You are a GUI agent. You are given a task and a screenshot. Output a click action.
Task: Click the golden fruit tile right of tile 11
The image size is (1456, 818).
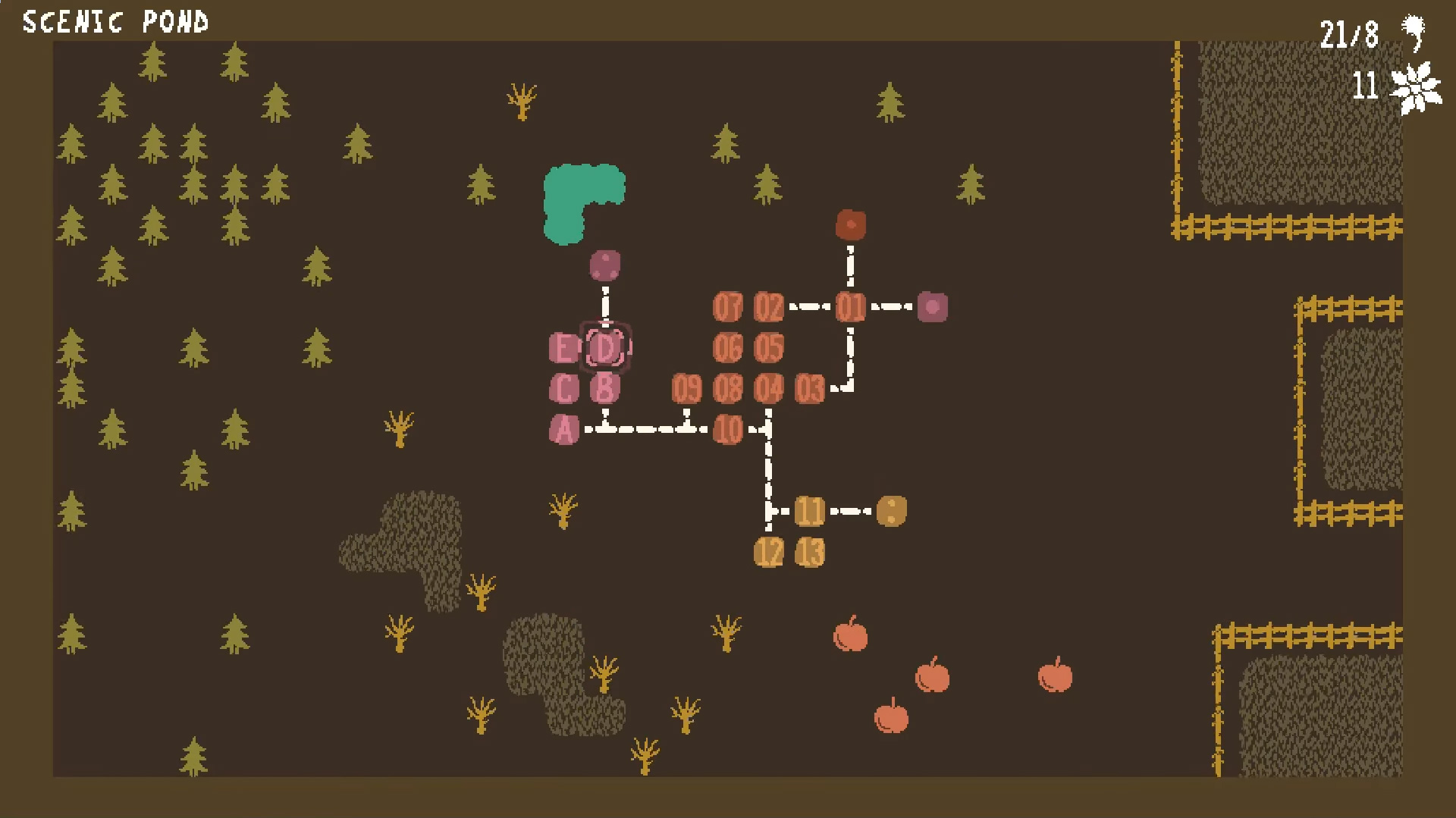891,509
